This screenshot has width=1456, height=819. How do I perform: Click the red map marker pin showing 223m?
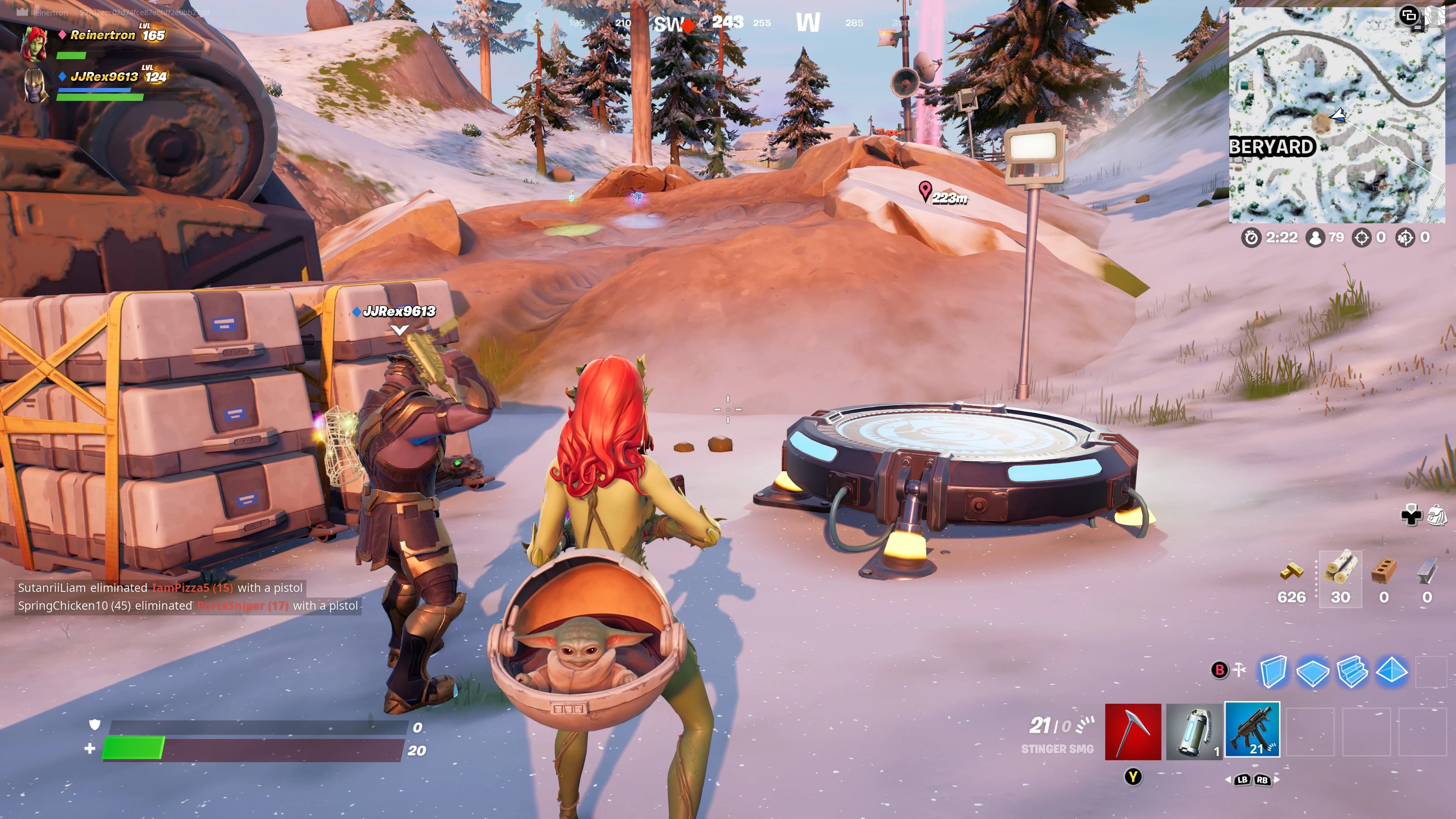[925, 191]
